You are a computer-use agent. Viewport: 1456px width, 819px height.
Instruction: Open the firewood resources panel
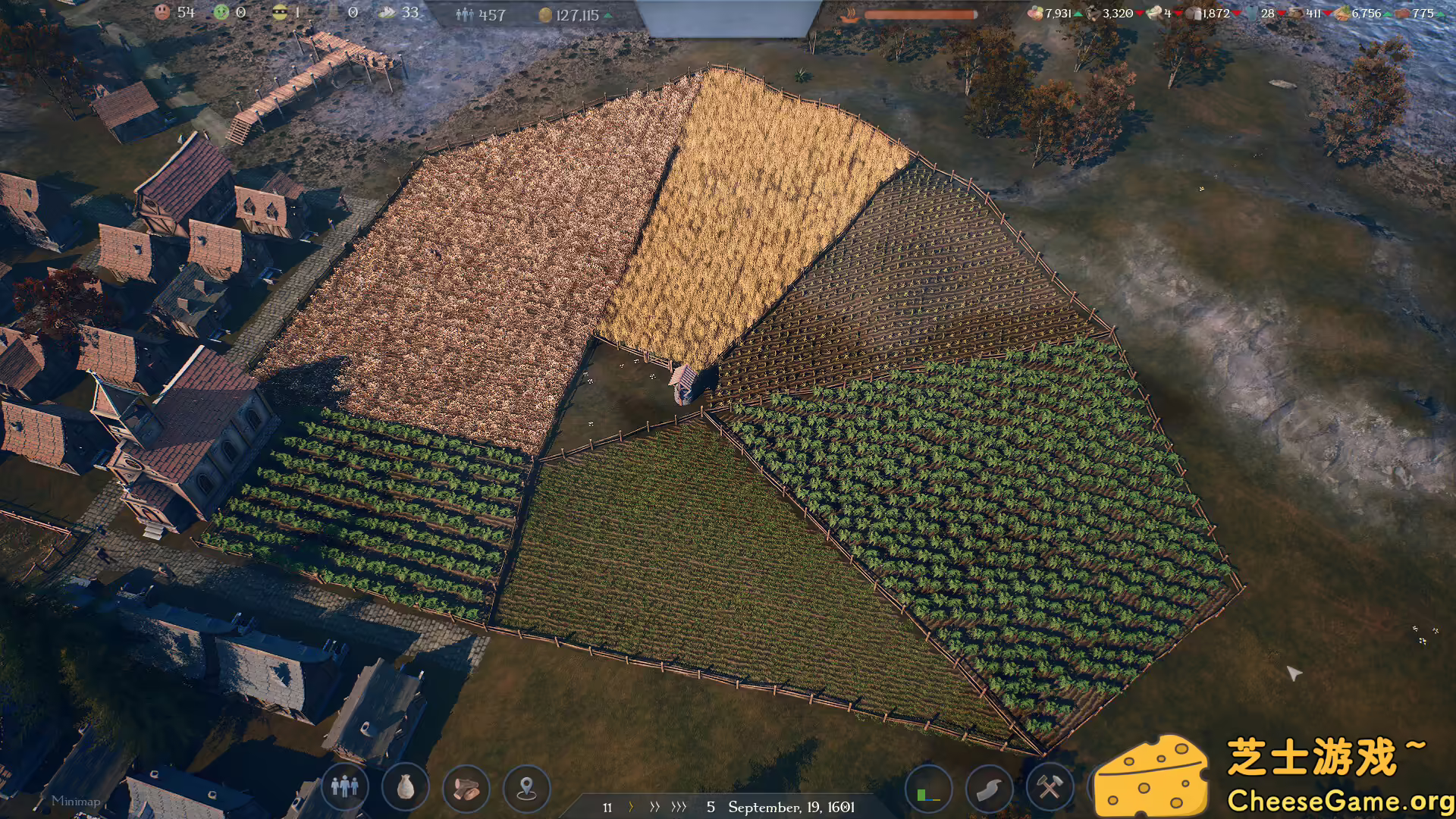(x=466, y=789)
